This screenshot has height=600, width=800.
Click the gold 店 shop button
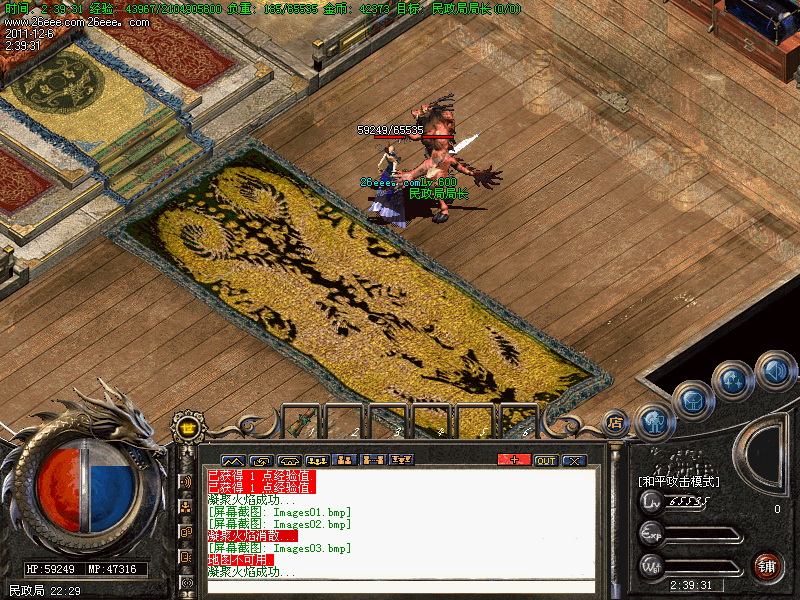[616, 422]
